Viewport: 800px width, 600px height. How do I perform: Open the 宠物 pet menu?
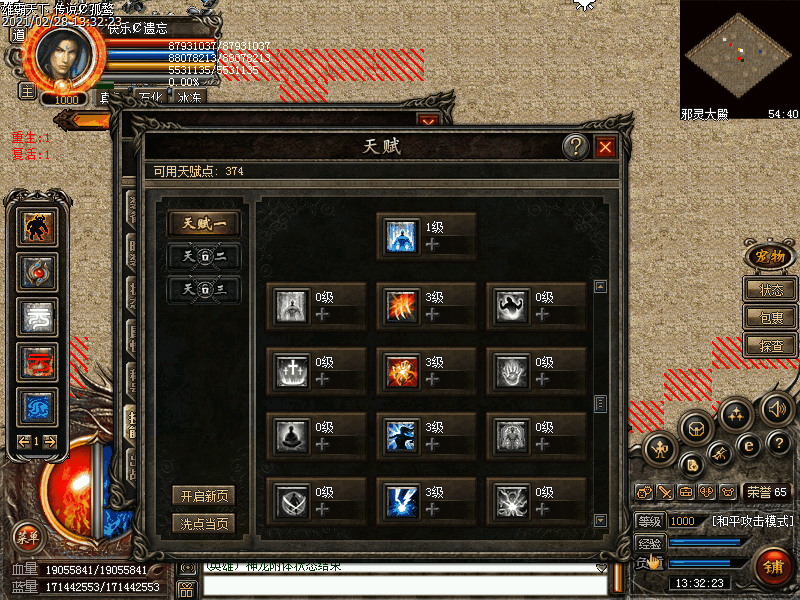[x=769, y=256]
